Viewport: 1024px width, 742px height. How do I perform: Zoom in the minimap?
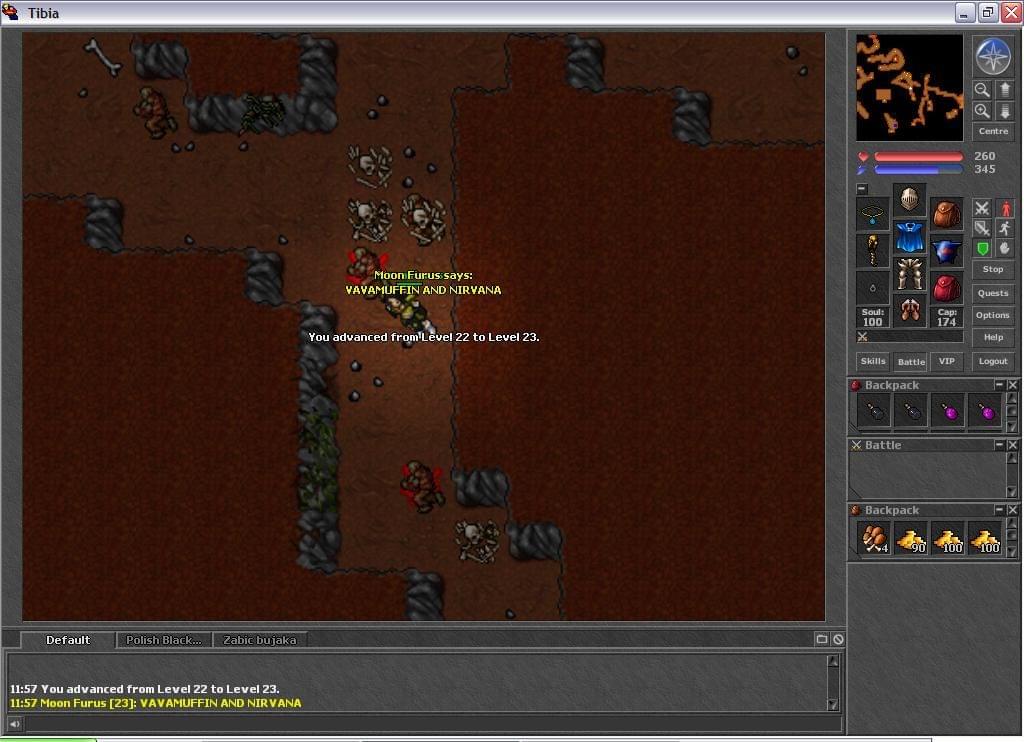pos(982,111)
